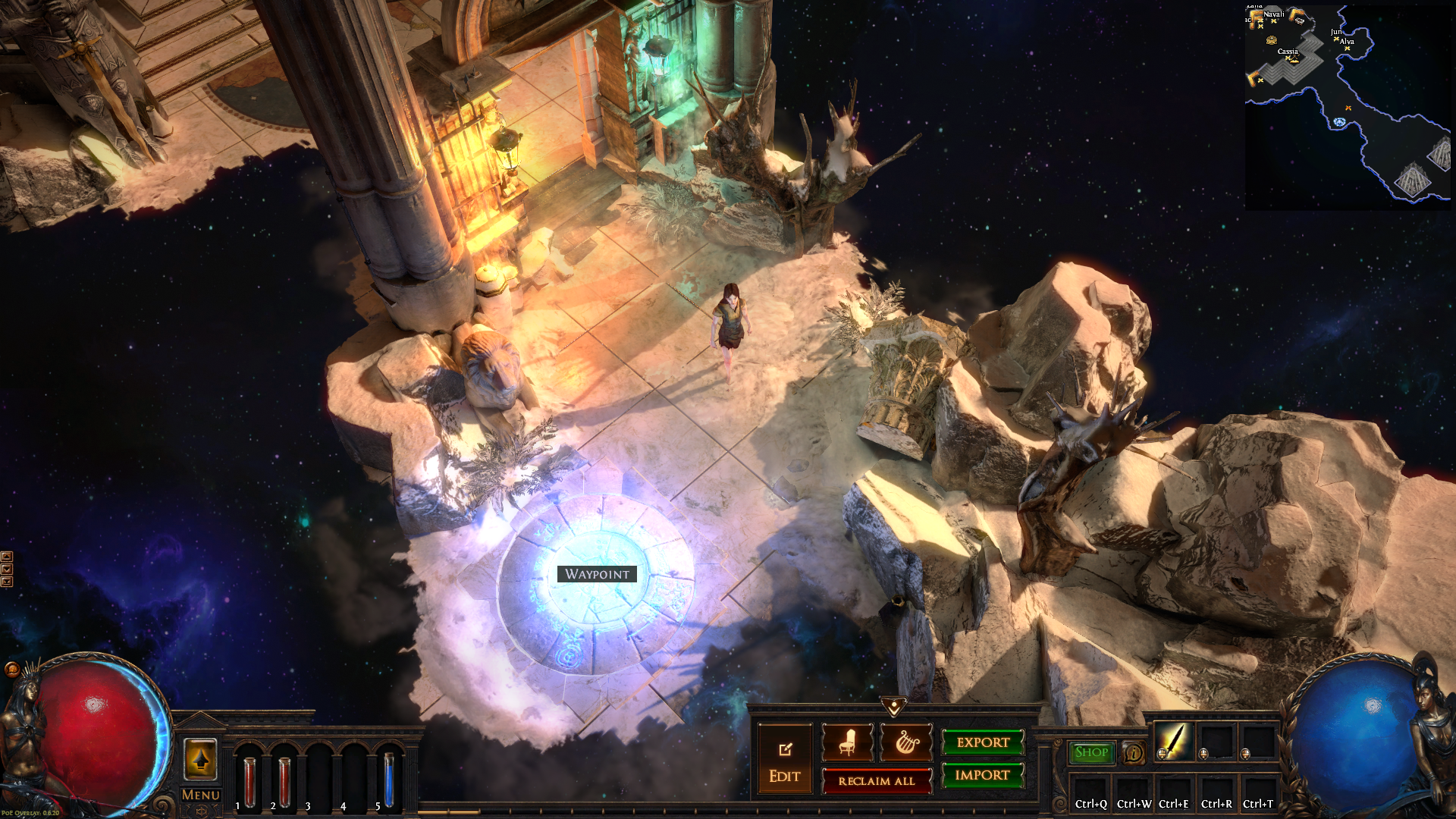Select the sword attack skill slot
The width and height of the screenshot is (1456, 819).
click(1172, 741)
